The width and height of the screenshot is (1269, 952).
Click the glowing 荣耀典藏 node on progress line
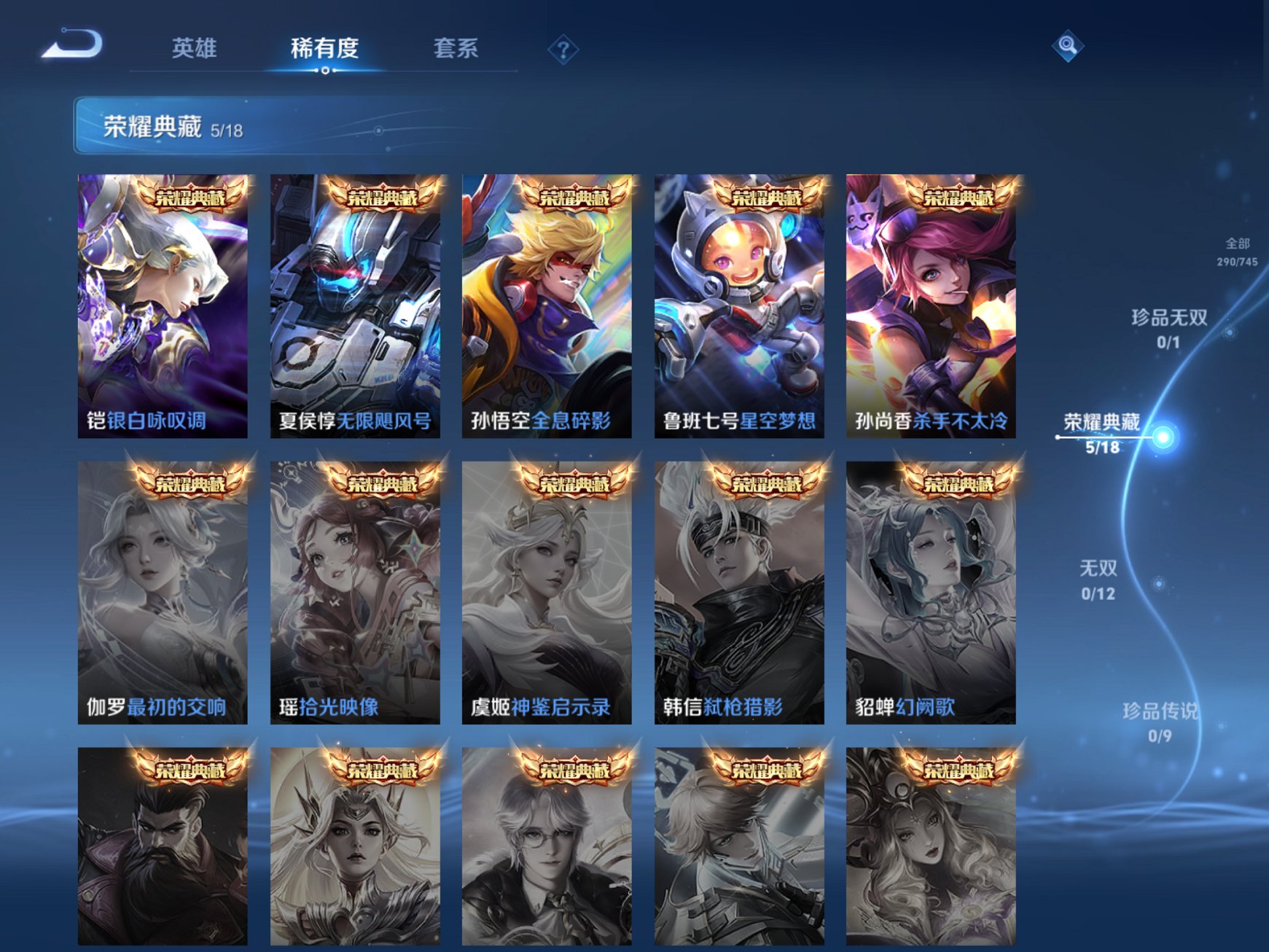1163,437
